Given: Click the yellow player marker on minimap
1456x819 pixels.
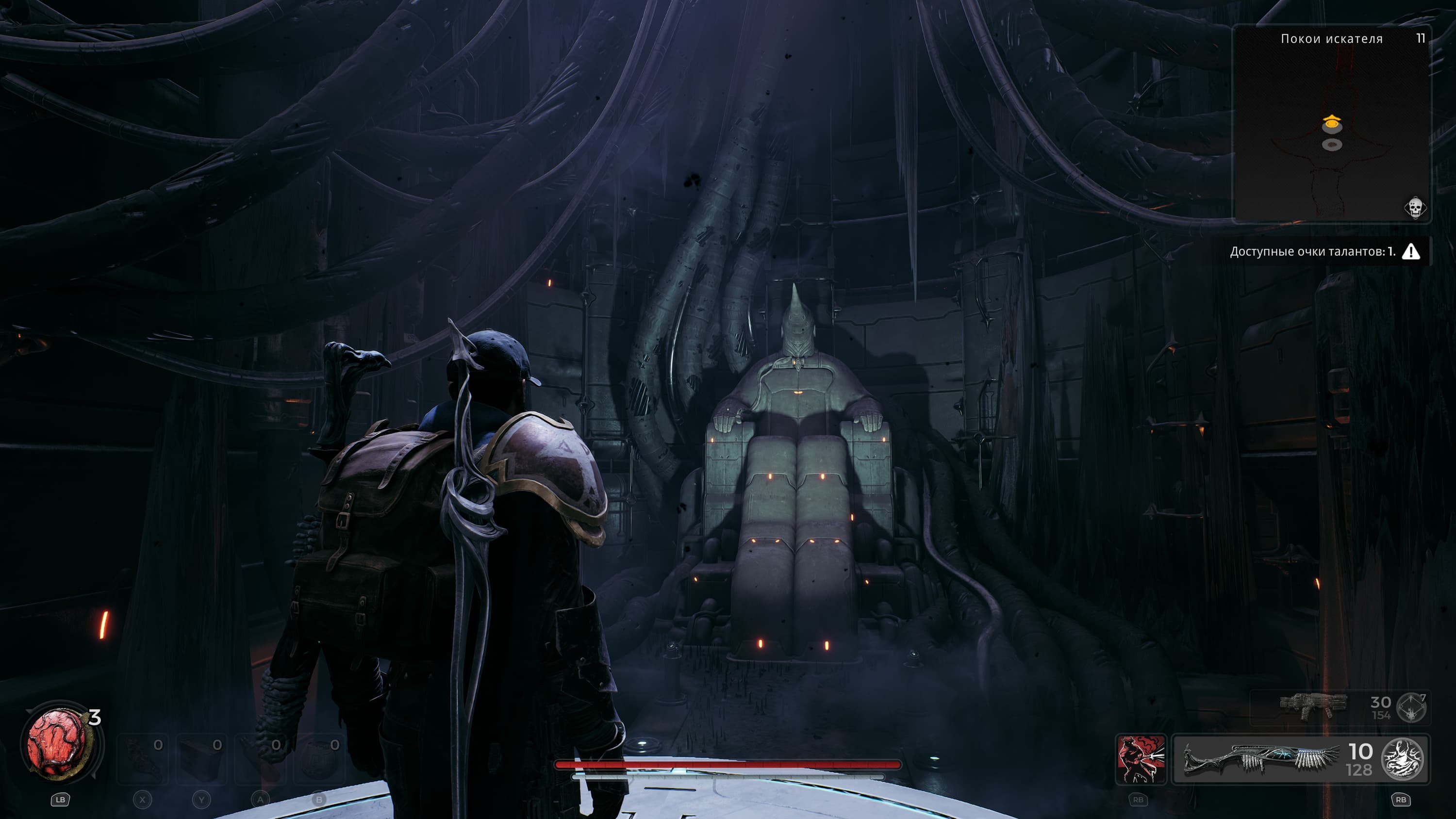Looking at the screenshot, I should [1332, 121].
